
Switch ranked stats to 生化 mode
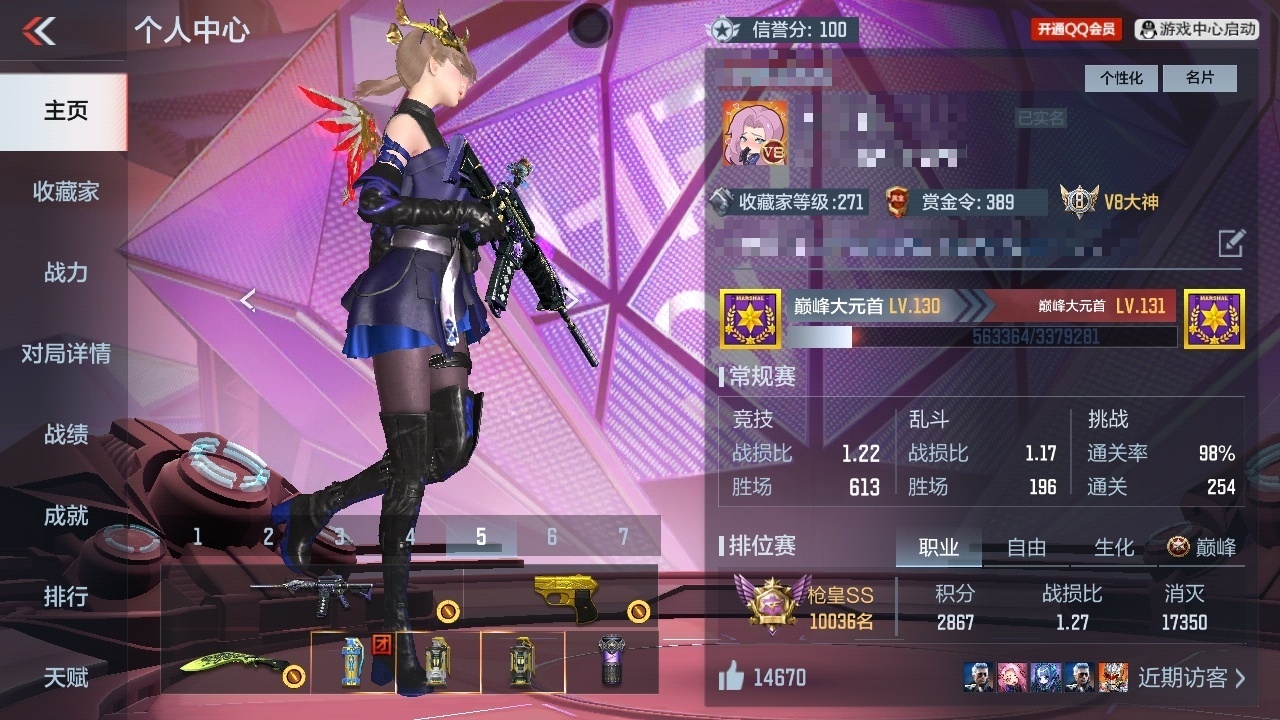(1114, 547)
